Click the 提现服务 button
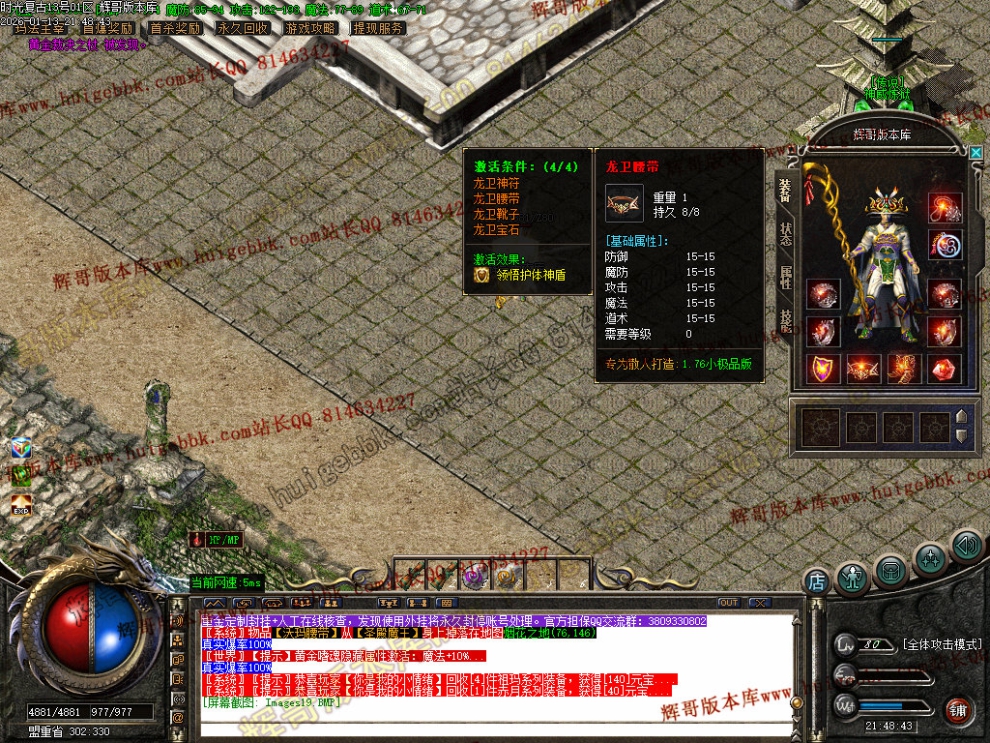This screenshot has width=990, height=743. 378,28
